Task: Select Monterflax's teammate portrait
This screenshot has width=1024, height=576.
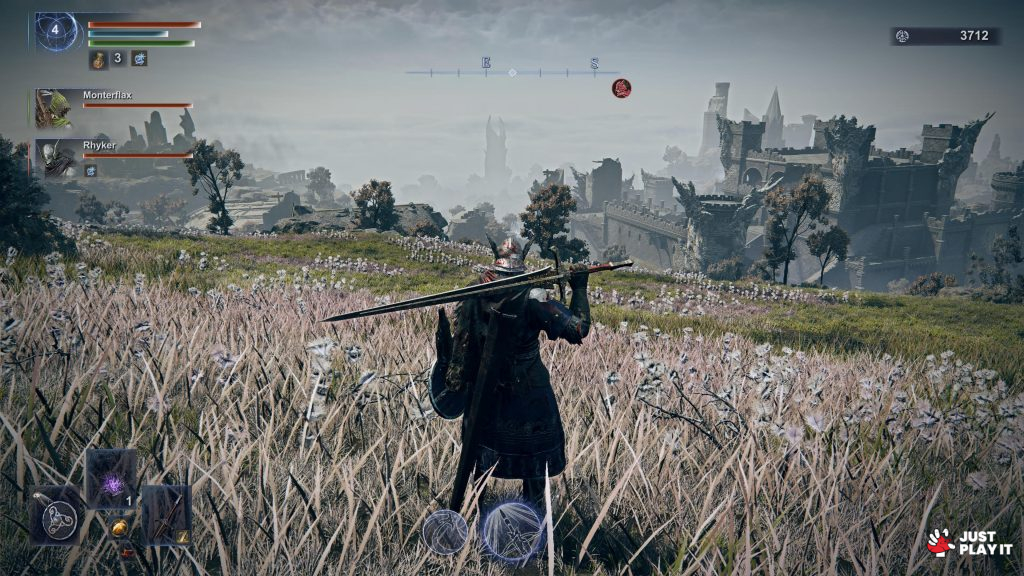Action: tap(52, 108)
